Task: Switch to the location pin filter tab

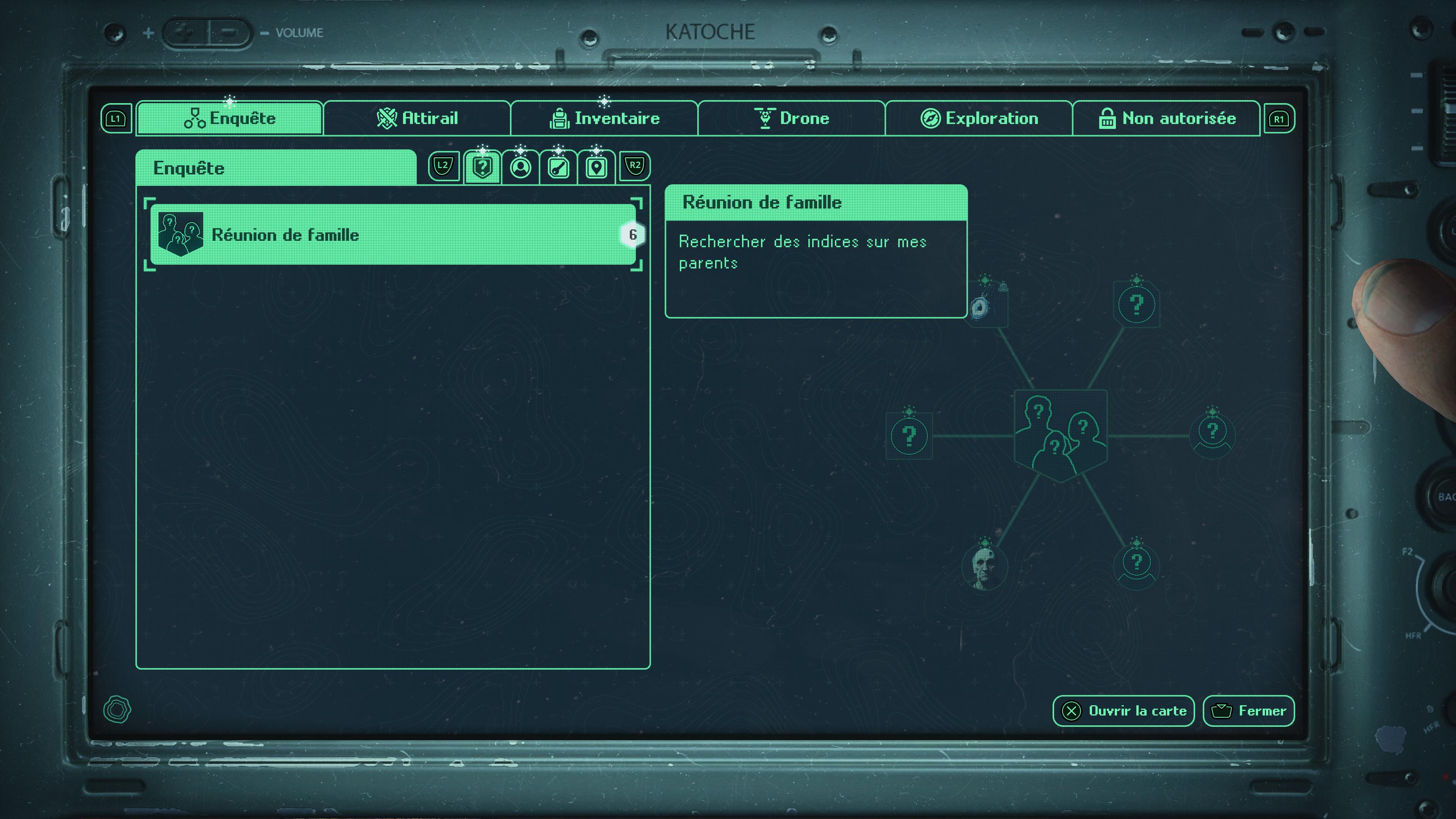Action: 596,167
